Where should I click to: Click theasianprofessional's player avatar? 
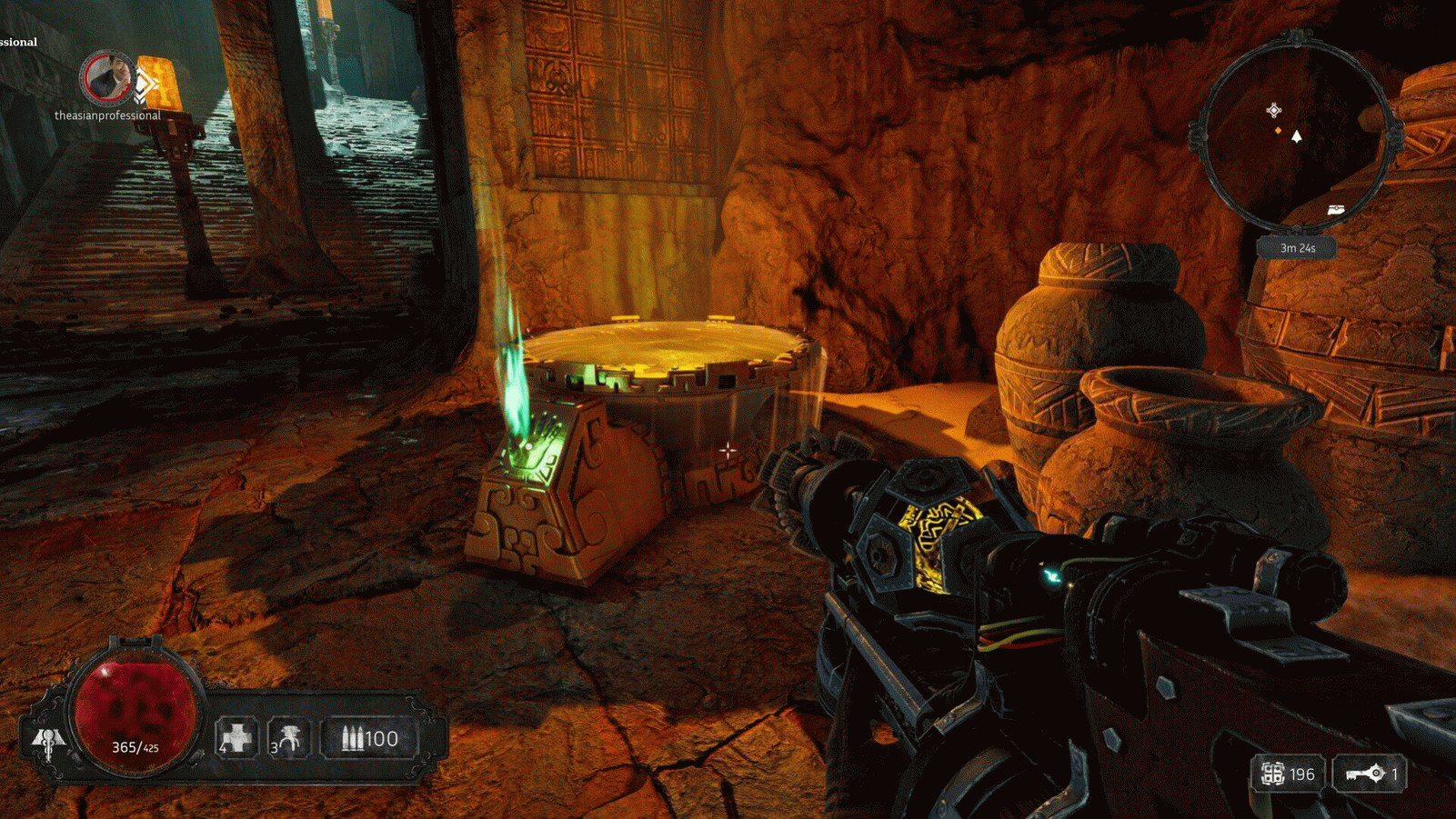[x=107, y=78]
